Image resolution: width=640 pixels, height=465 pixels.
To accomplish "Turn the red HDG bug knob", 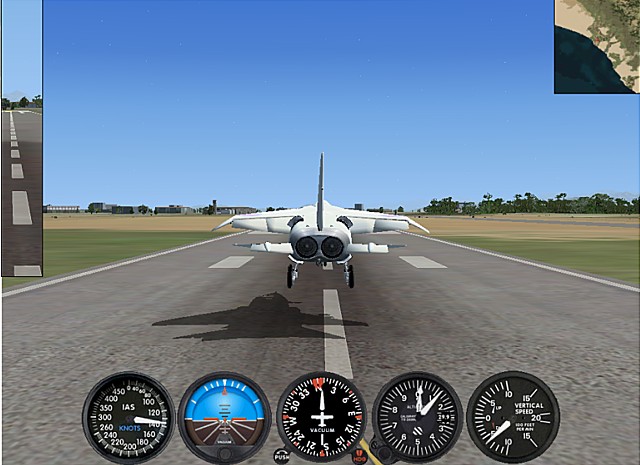I will click(x=360, y=456).
